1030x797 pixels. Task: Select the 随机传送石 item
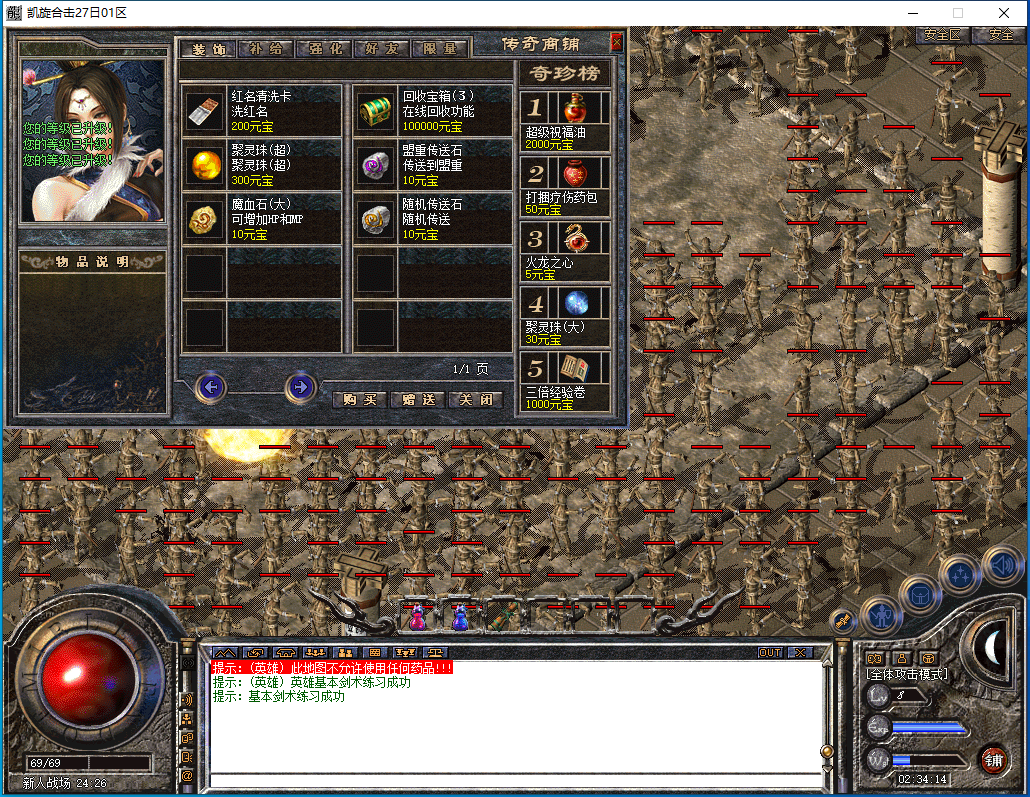click(x=432, y=219)
